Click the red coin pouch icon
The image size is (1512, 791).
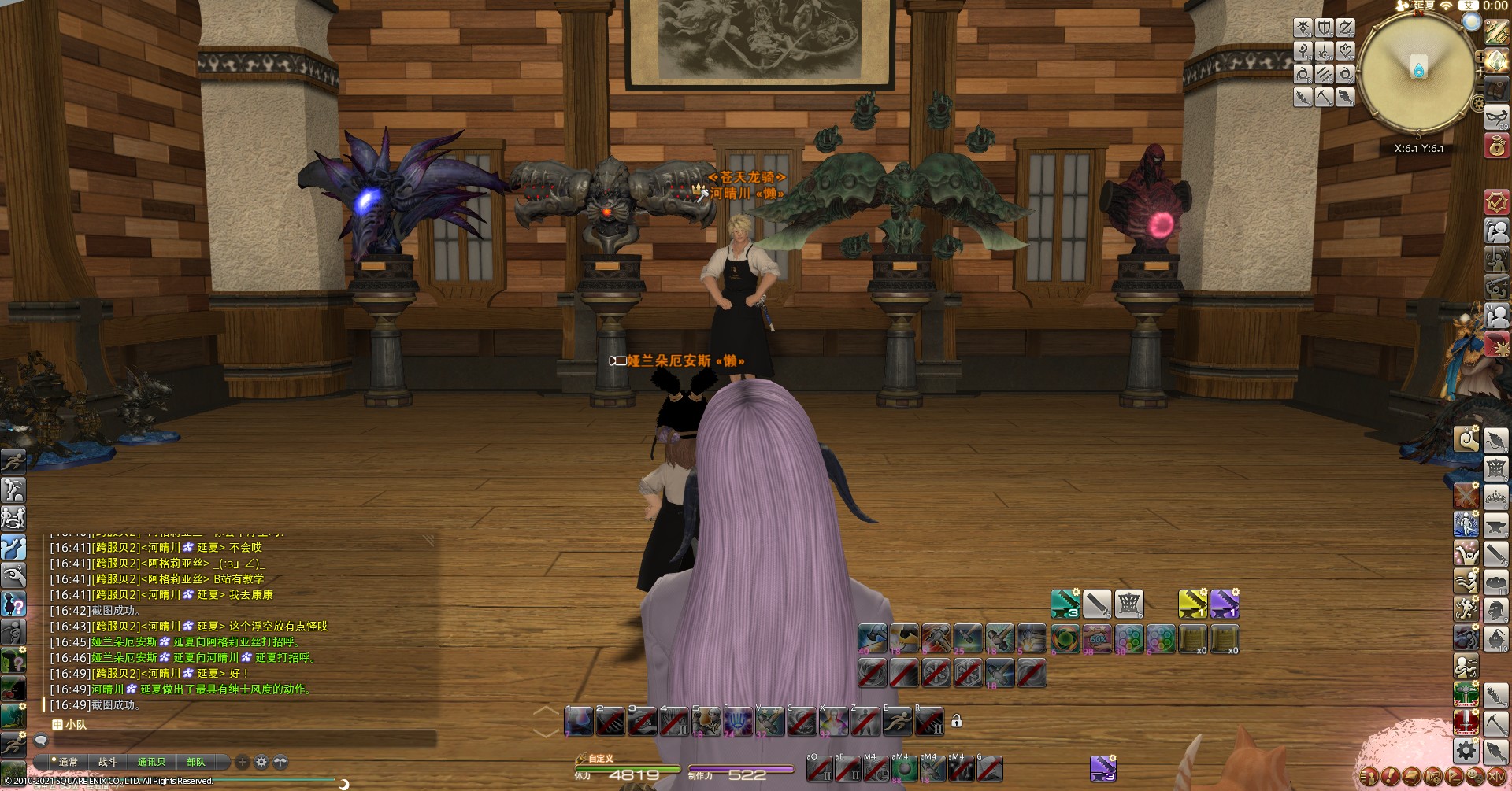click(x=1496, y=146)
